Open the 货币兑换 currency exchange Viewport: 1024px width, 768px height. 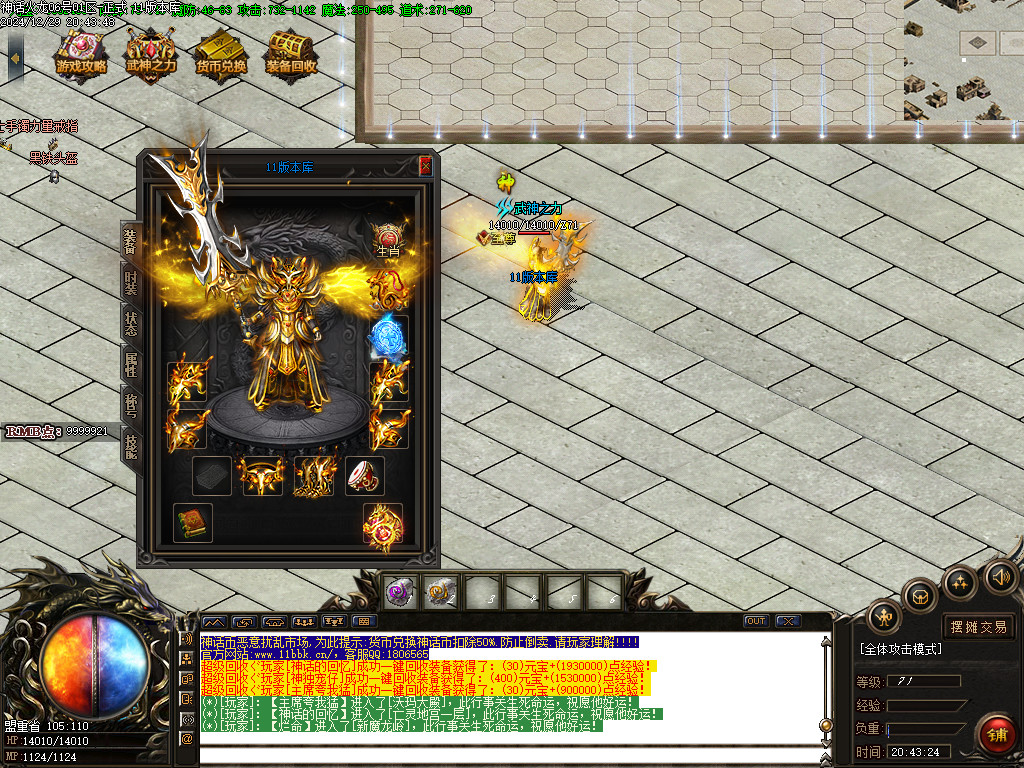pos(220,53)
